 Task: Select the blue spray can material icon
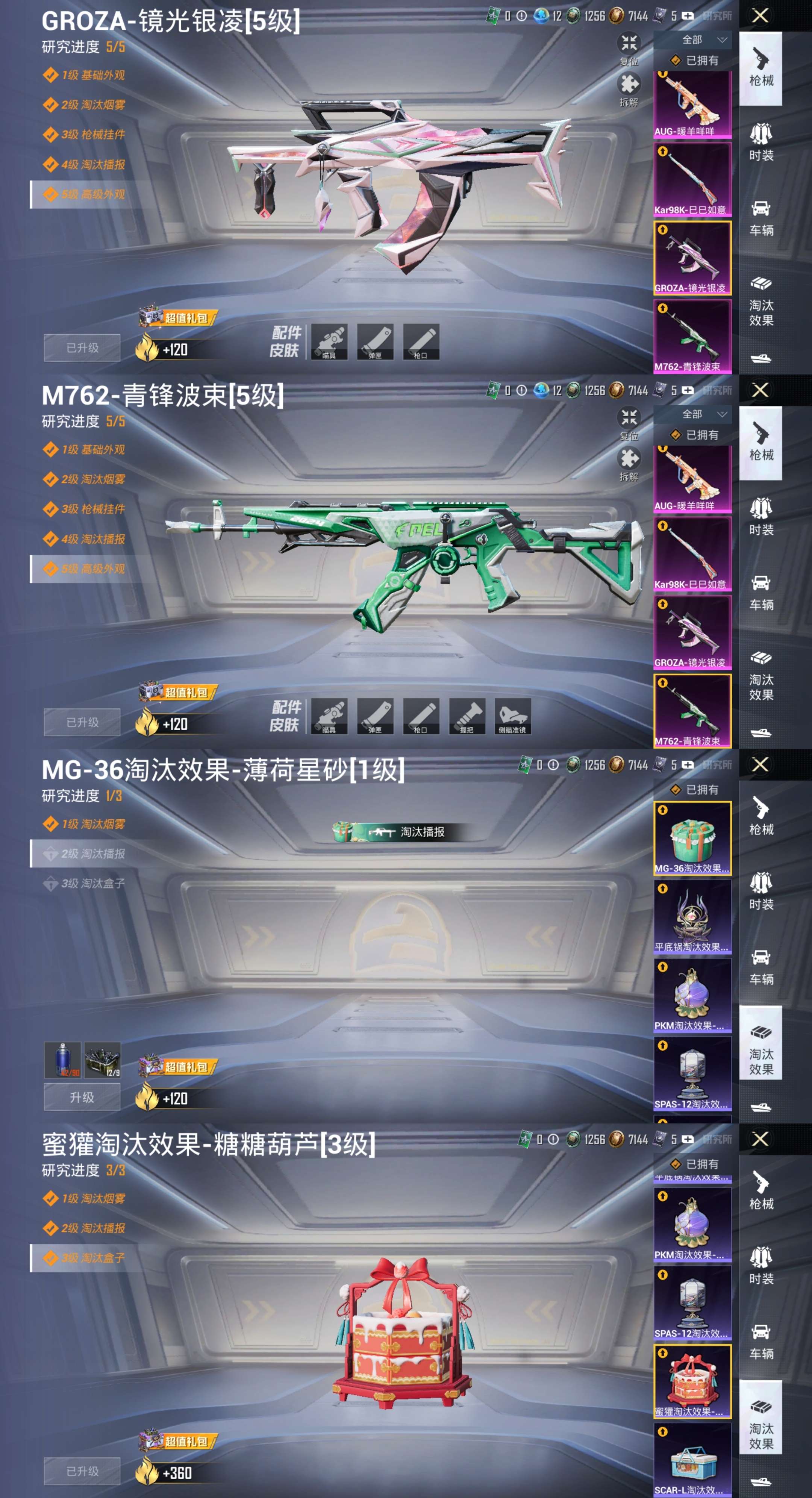click(63, 1060)
